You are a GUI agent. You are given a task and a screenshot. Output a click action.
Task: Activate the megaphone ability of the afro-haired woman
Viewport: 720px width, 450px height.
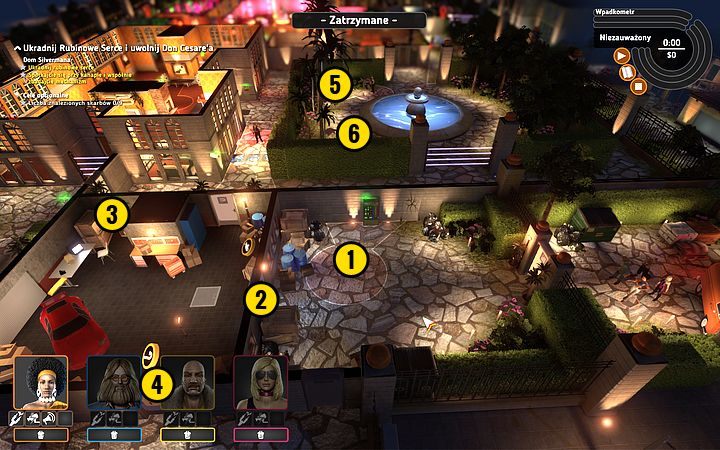[x=47, y=418]
